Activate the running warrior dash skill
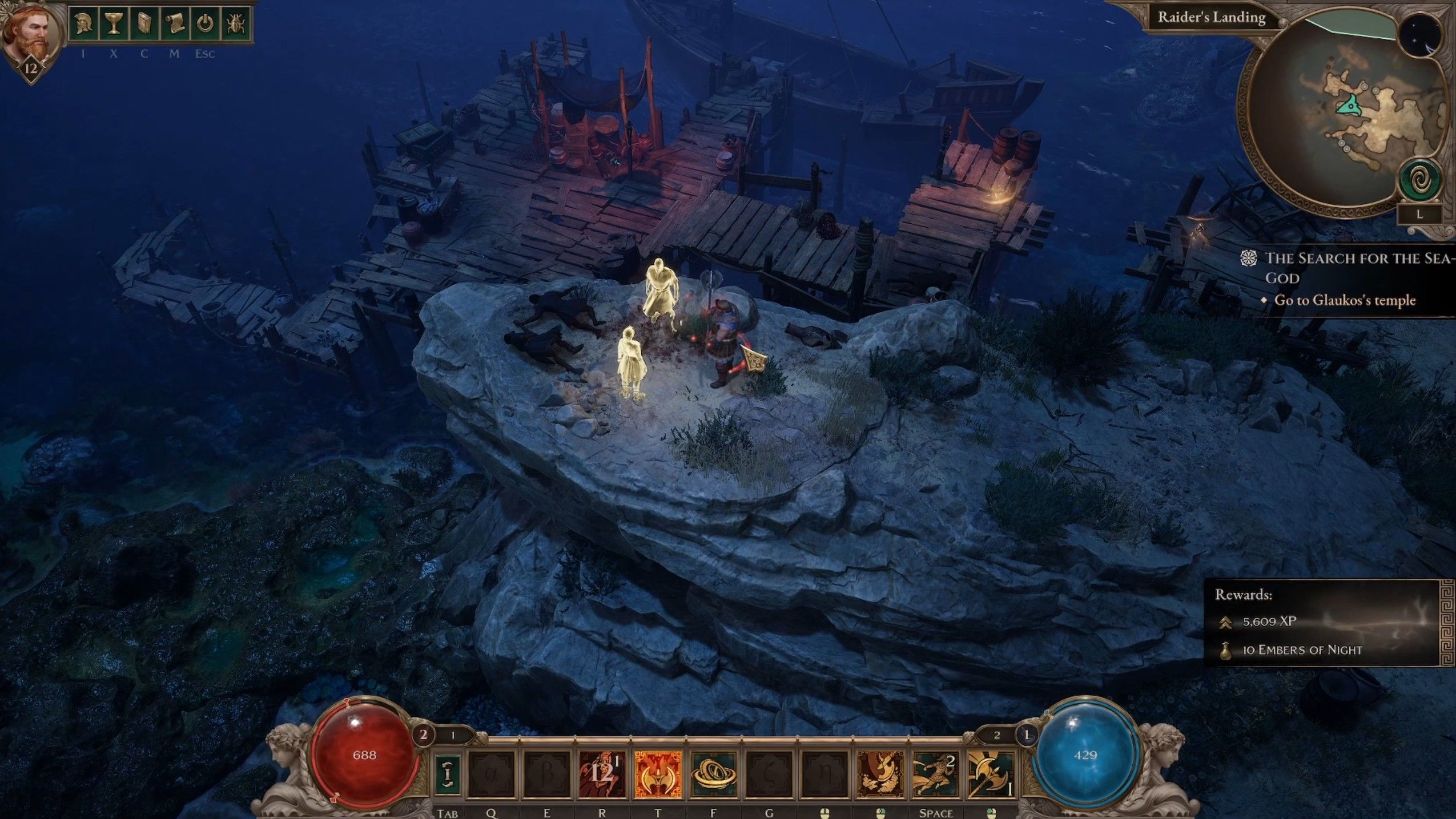 [x=936, y=773]
